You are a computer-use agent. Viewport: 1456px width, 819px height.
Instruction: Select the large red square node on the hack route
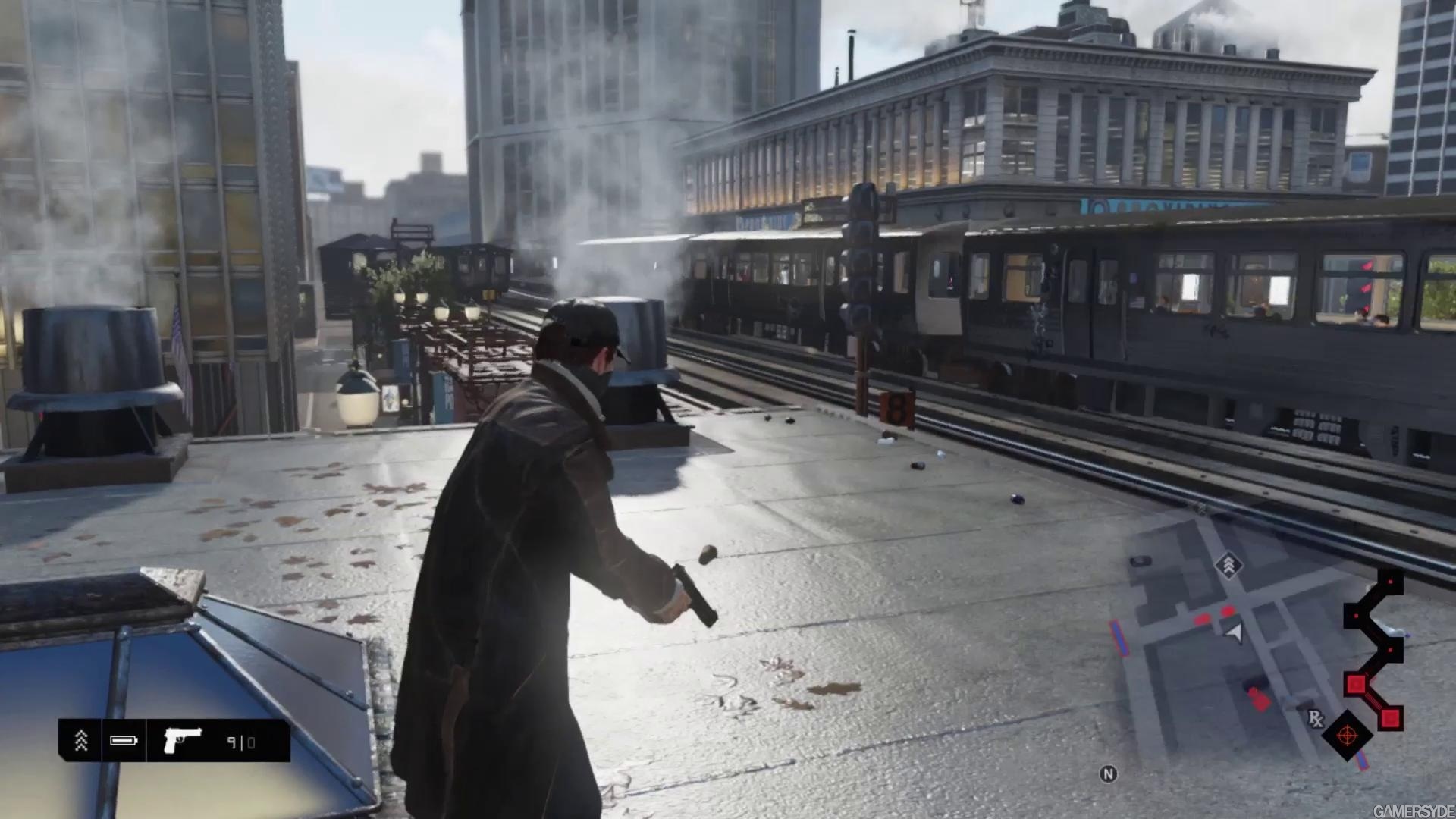pos(1355,683)
